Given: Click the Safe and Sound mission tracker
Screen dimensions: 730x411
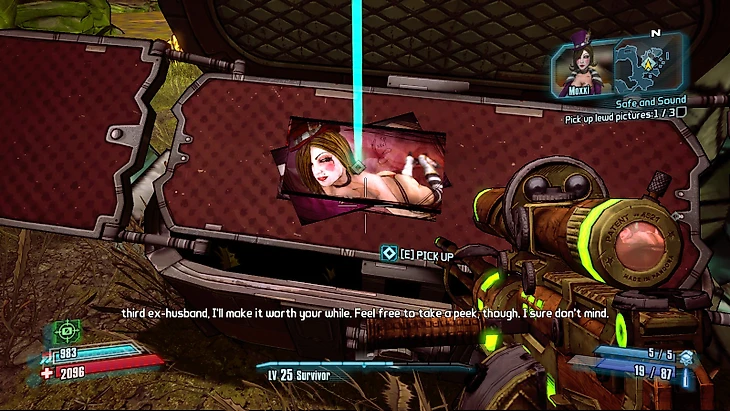Looking at the screenshot, I should tap(649, 101).
